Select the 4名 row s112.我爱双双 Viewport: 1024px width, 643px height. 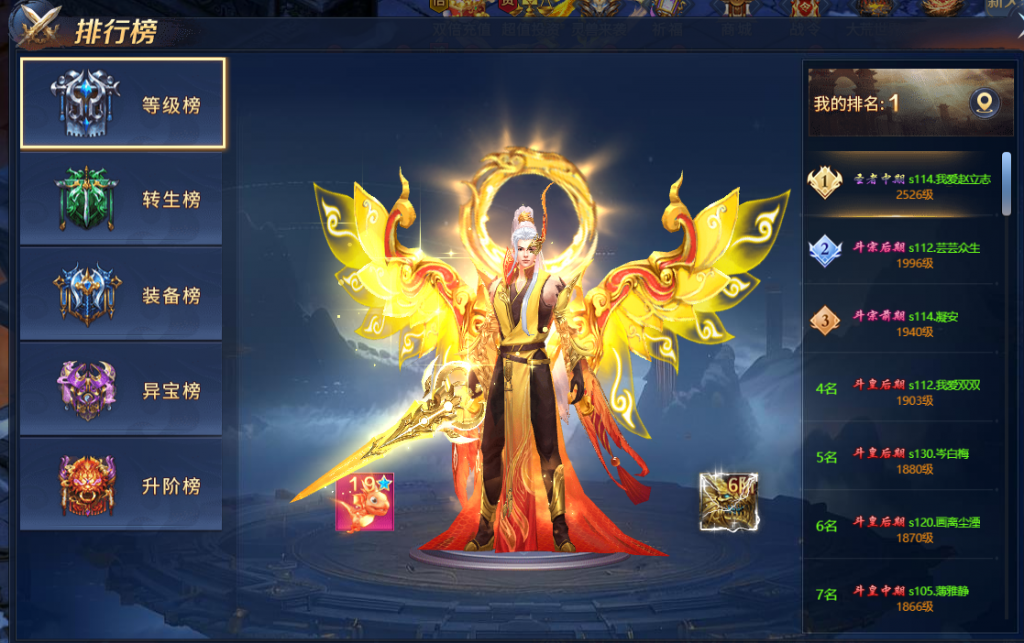(x=905, y=391)
